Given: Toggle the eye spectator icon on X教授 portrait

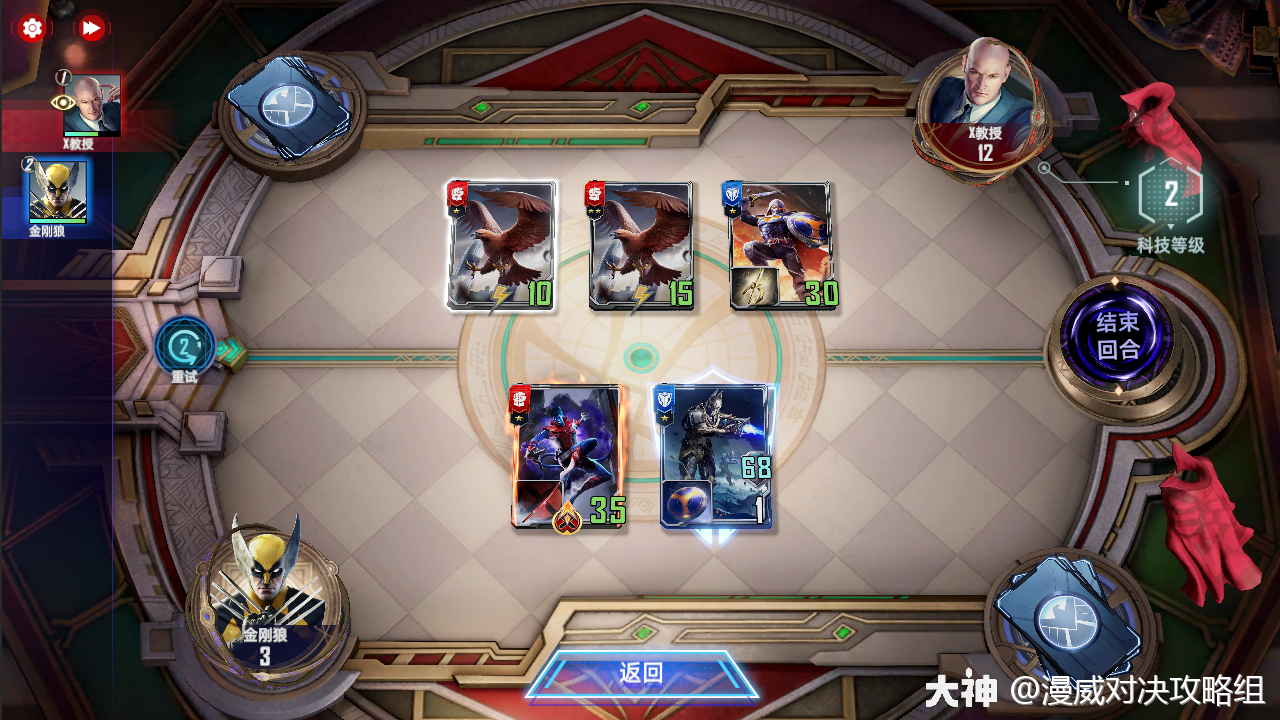Looking at the screenshot, I should click(63, 102).
